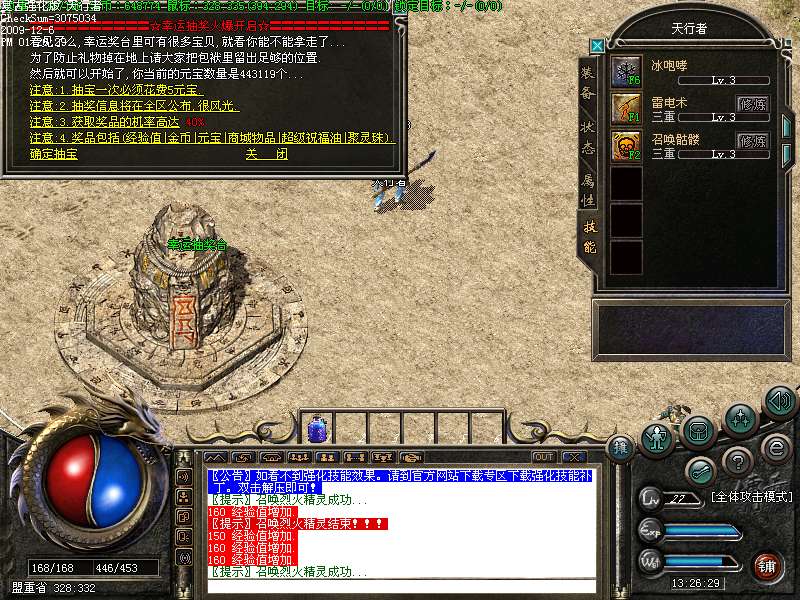Toggle the sound speaker button

tap(779, 401)
